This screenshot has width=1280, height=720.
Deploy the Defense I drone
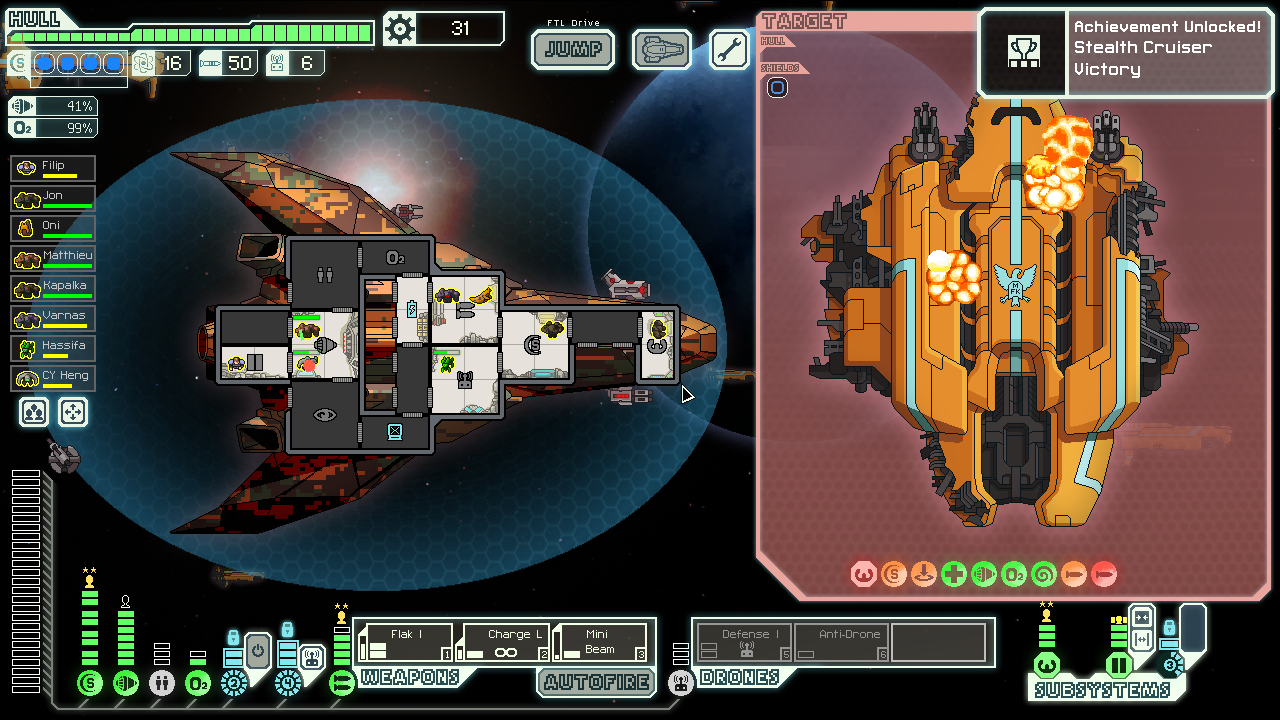click(x=745, y=642)
